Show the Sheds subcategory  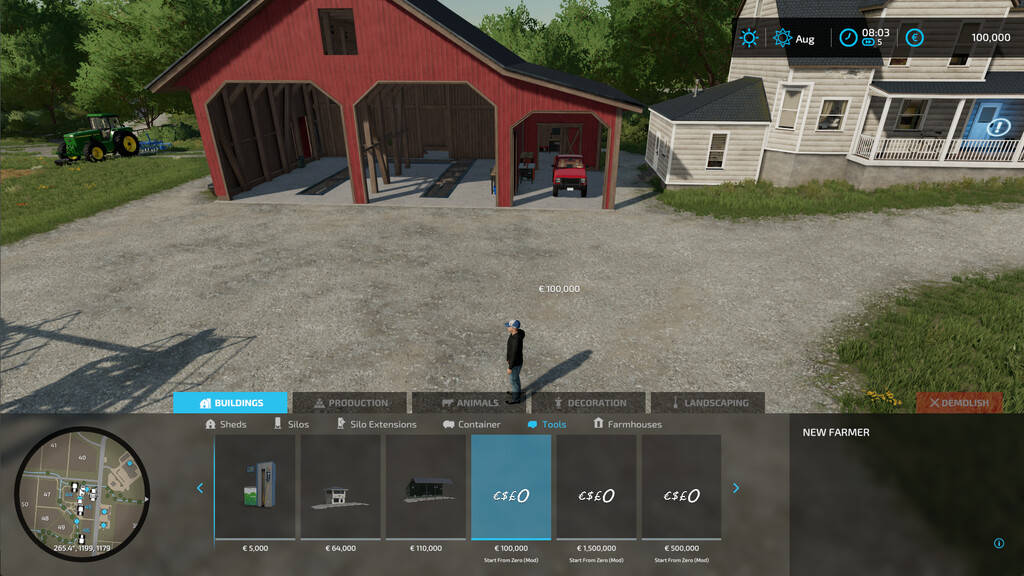point(226,424)
